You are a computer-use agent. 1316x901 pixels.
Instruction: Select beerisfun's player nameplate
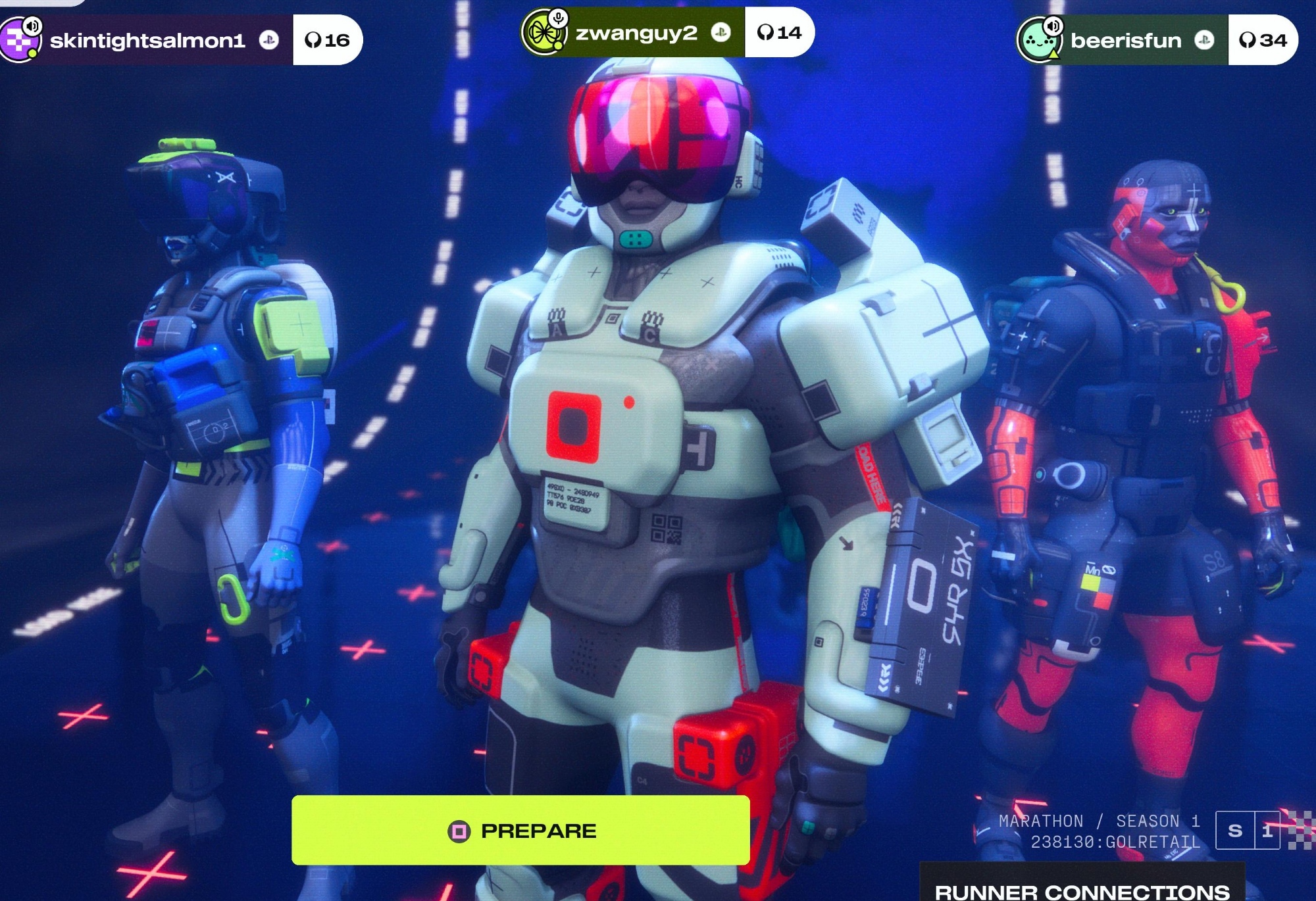(x=1126, y=41)
